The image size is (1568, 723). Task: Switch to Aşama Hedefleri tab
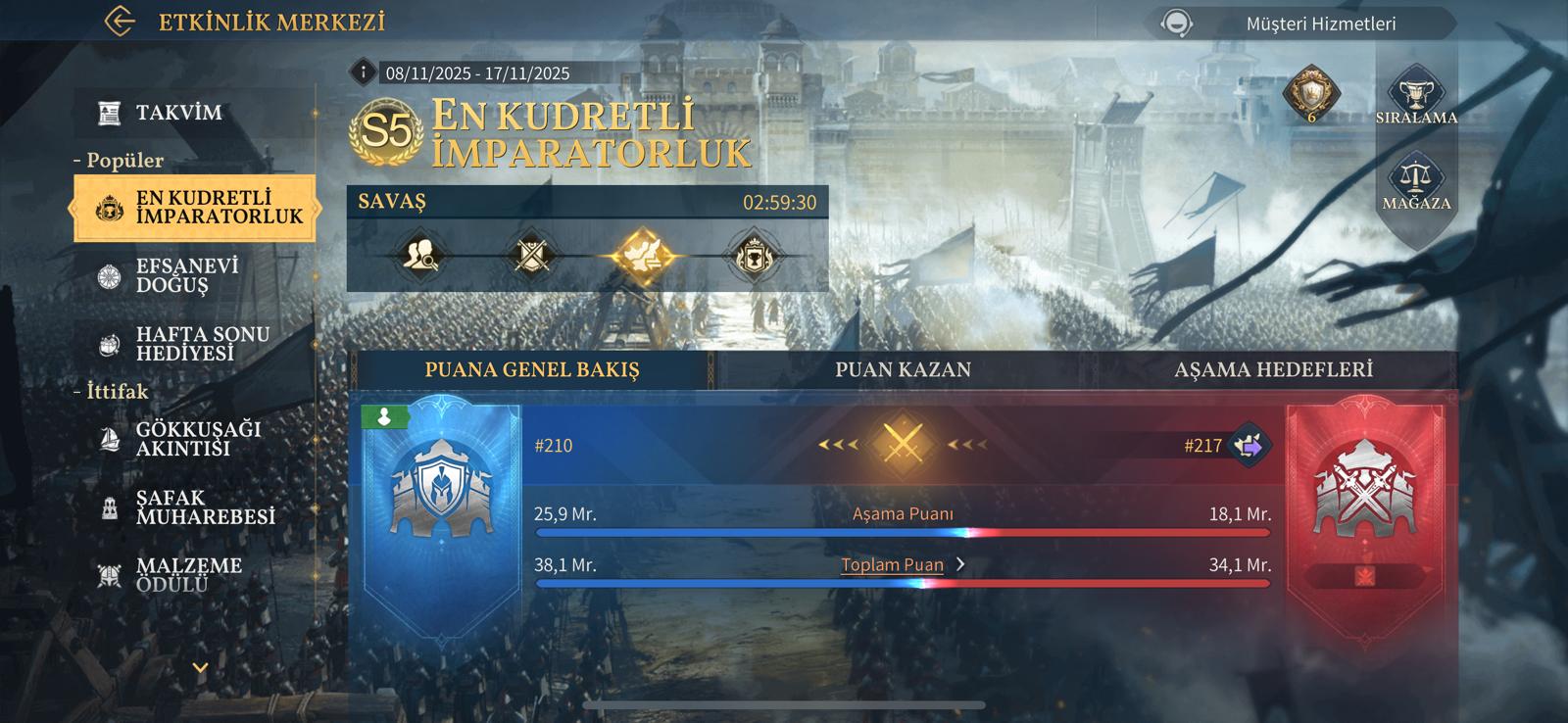click(x=1273, y=370)
